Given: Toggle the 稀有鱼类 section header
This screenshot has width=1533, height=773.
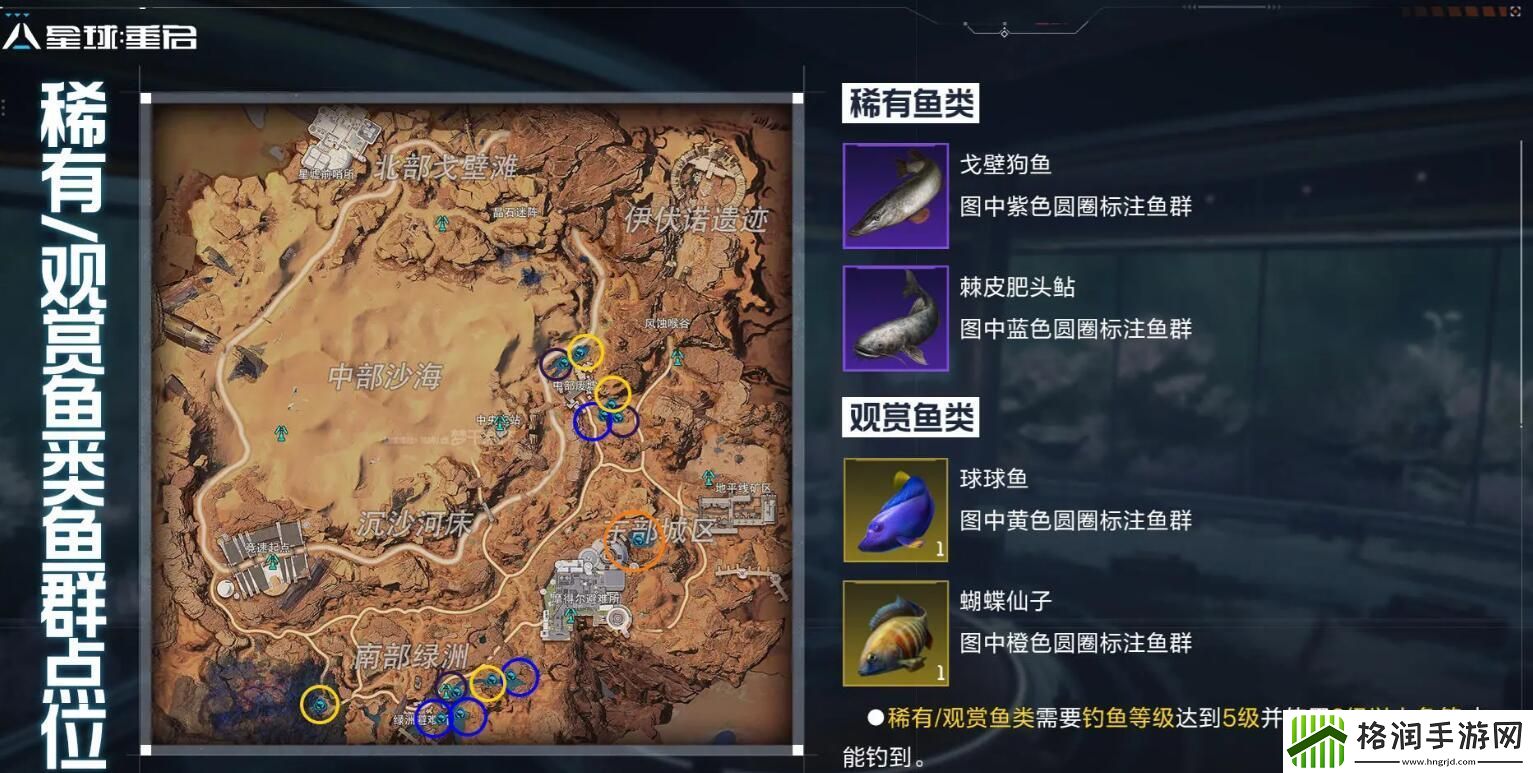Looking at the screenshot, I should point(911,104).
